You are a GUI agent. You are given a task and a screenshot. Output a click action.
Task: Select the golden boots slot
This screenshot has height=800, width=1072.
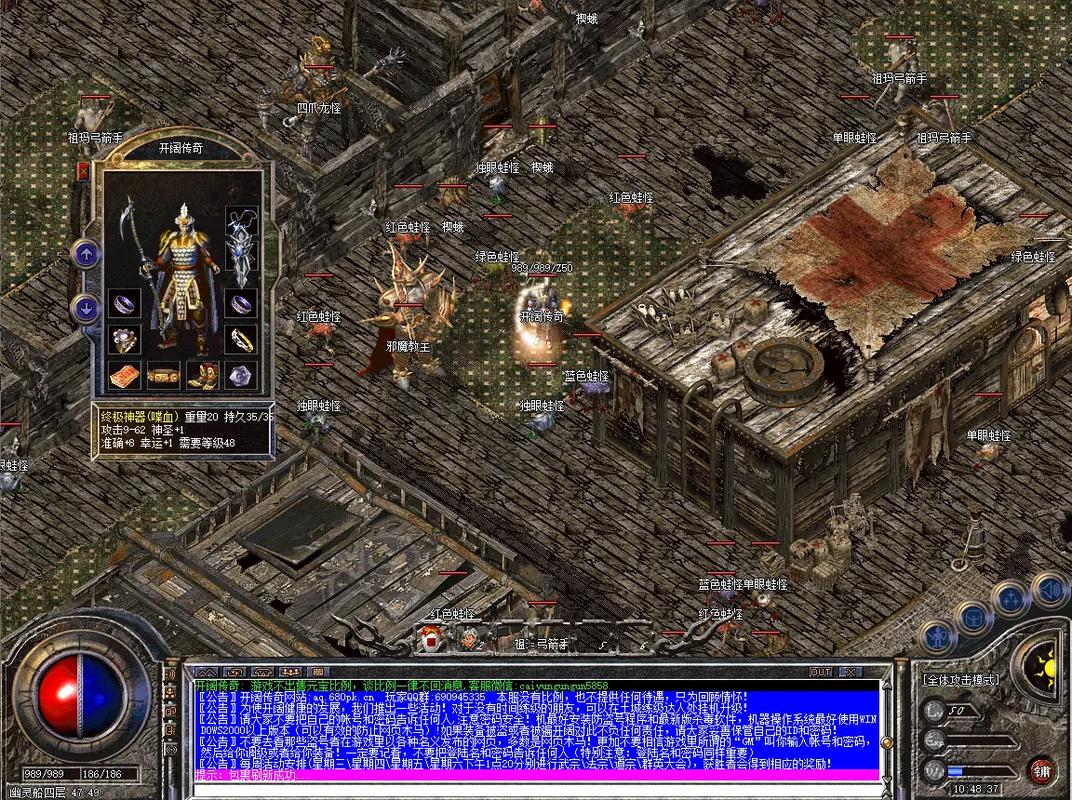pyautogui.click(x=203, y=375)
